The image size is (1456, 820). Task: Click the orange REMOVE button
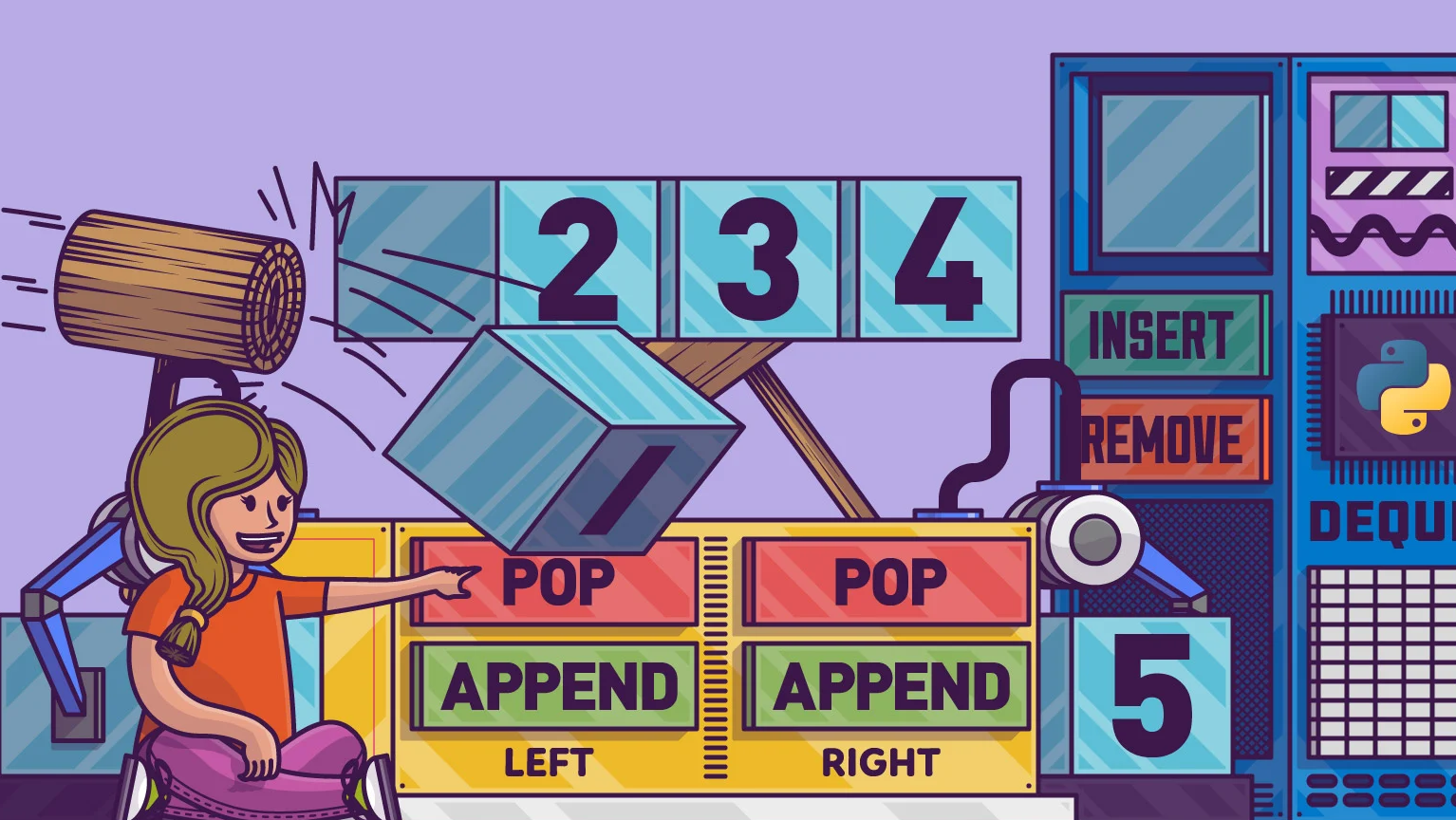coord(1169,439)
